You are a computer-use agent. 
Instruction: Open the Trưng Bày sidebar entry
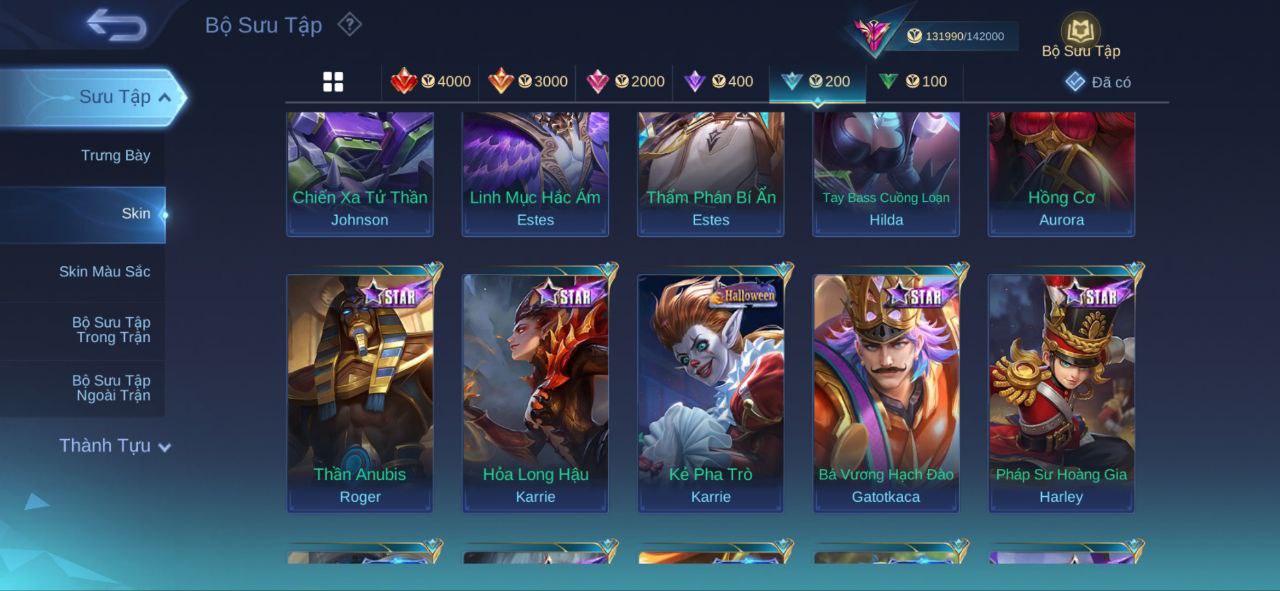pyautogui.click(x=115, y=155)
